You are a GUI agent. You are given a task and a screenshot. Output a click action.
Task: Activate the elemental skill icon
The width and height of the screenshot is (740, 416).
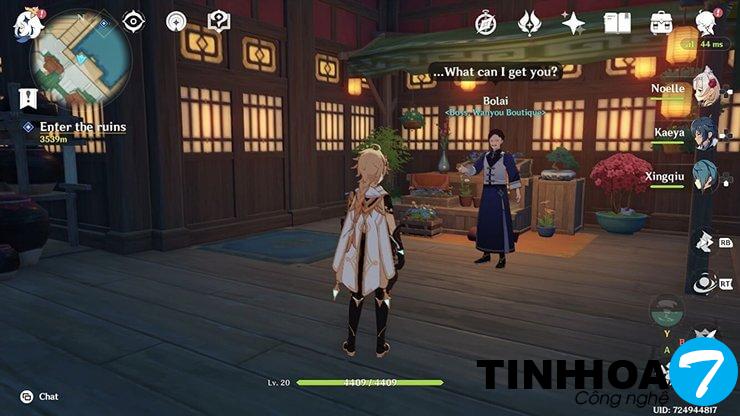(x=702, y=242)
